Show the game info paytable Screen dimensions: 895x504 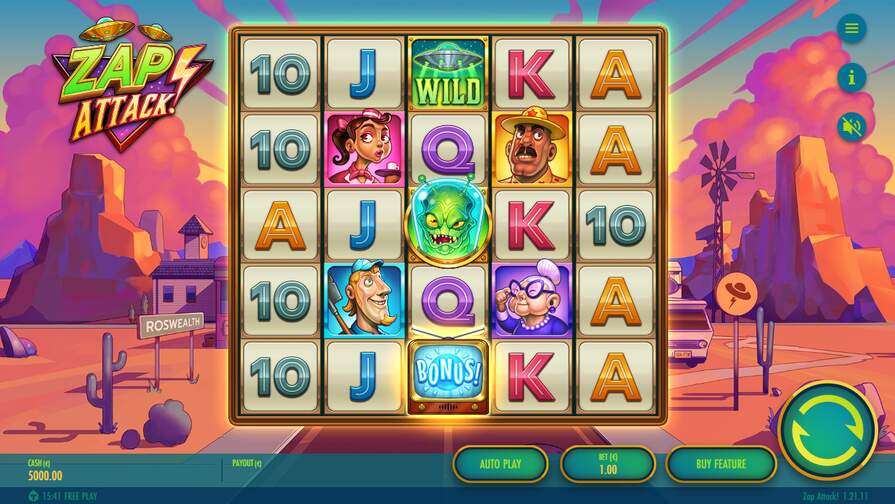pyautogui.click(x=851, y=76)
